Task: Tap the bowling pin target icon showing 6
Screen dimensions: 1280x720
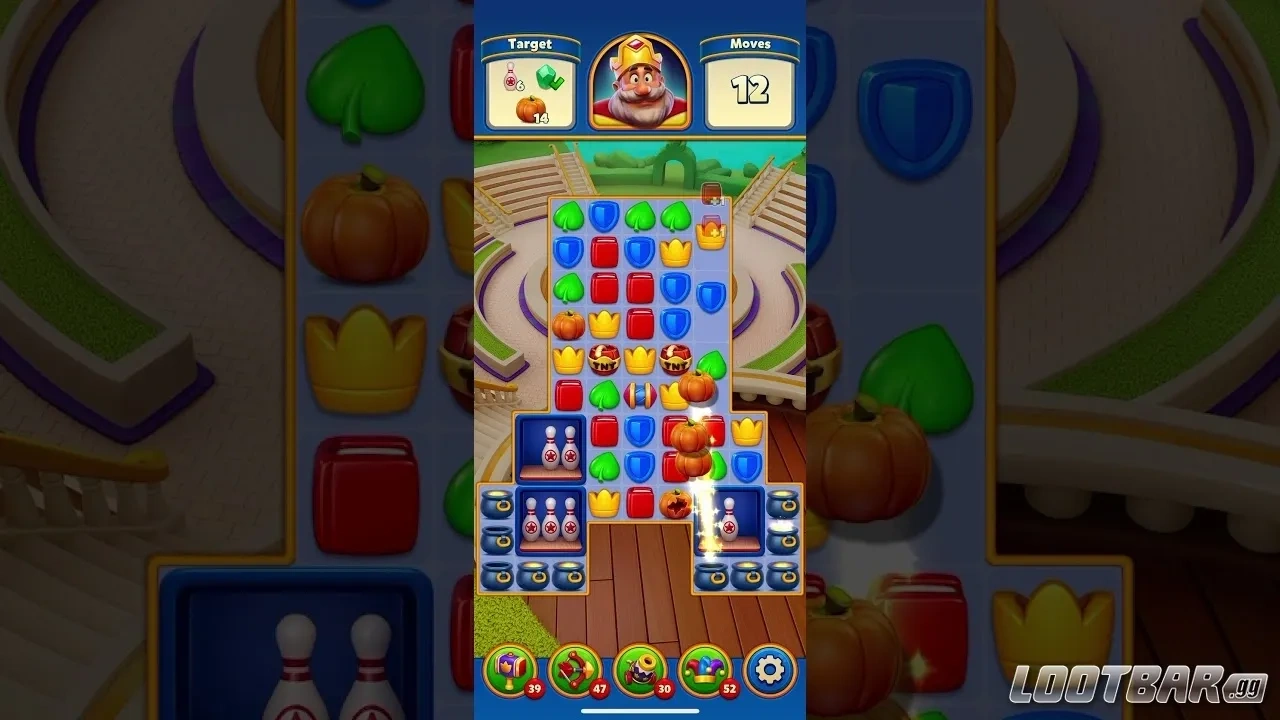Action: coord(512,78)
